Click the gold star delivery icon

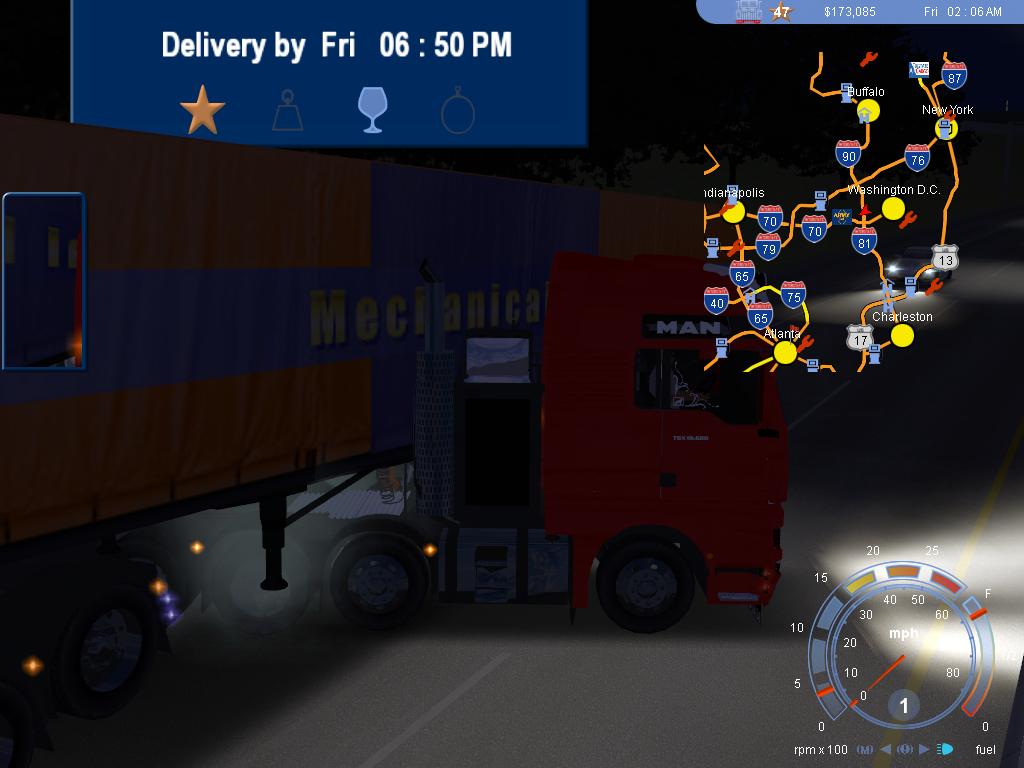click(202, 110)
